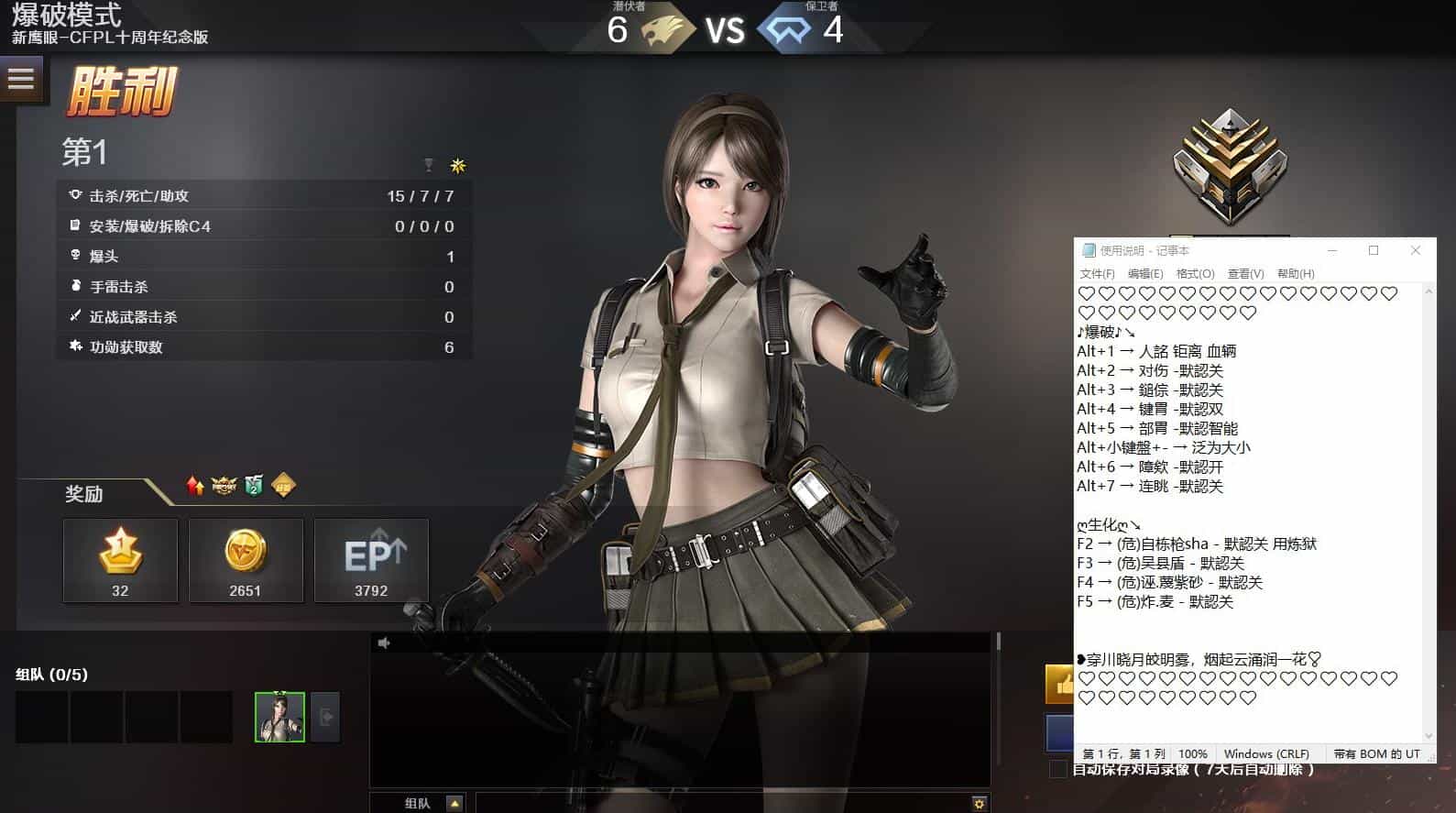Toggle the speaker icon in the chat panel
The width and height of the screenshot is (1456, 813).
[x=384, y=643]
